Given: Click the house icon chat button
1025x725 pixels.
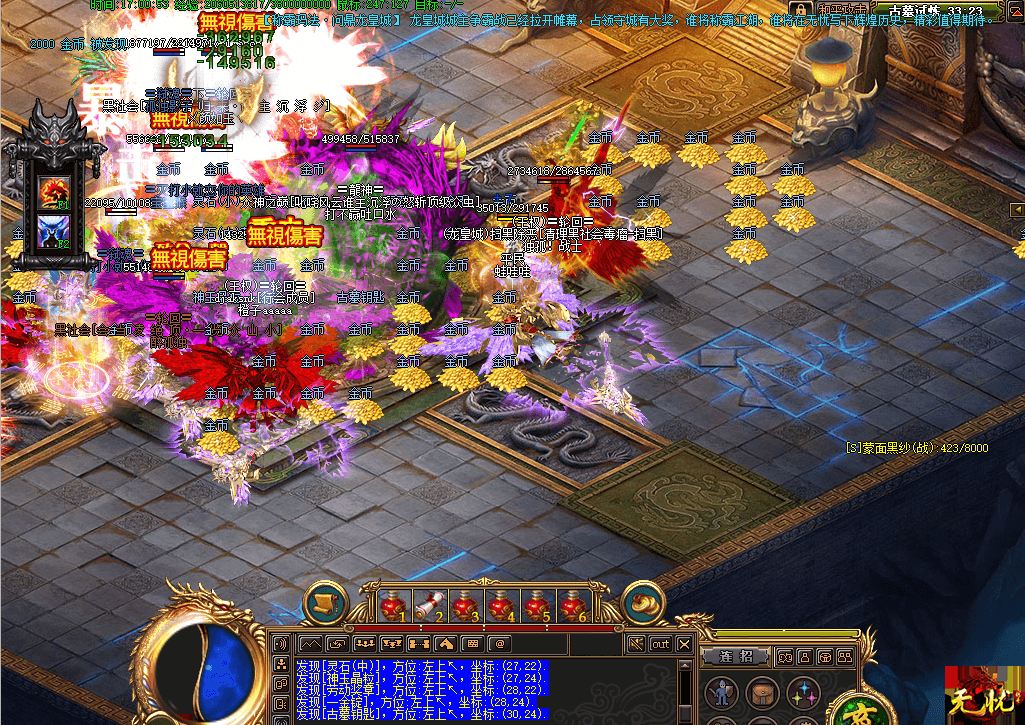Looking at the screenshot, I should 445,644.
